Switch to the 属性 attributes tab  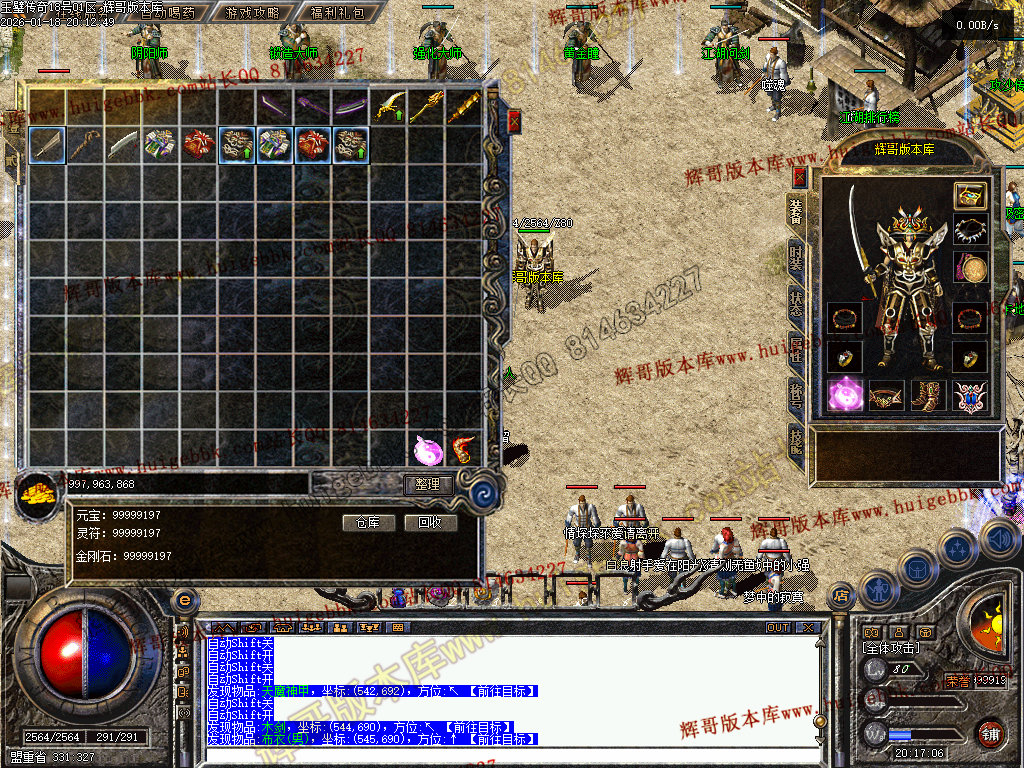coord(796,349)
